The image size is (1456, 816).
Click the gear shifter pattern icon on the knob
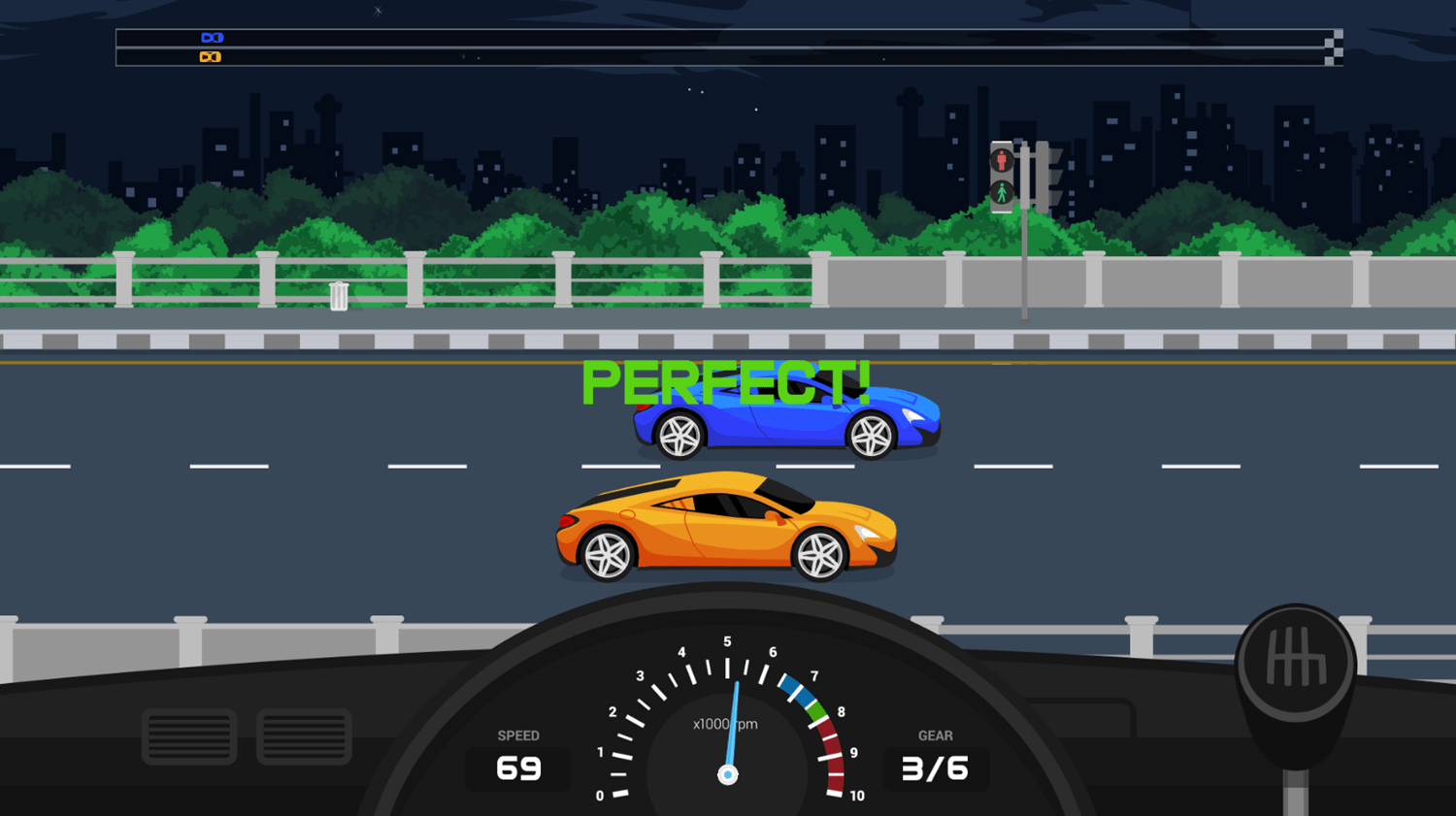pyautogui.click(x=1298, y=659)
